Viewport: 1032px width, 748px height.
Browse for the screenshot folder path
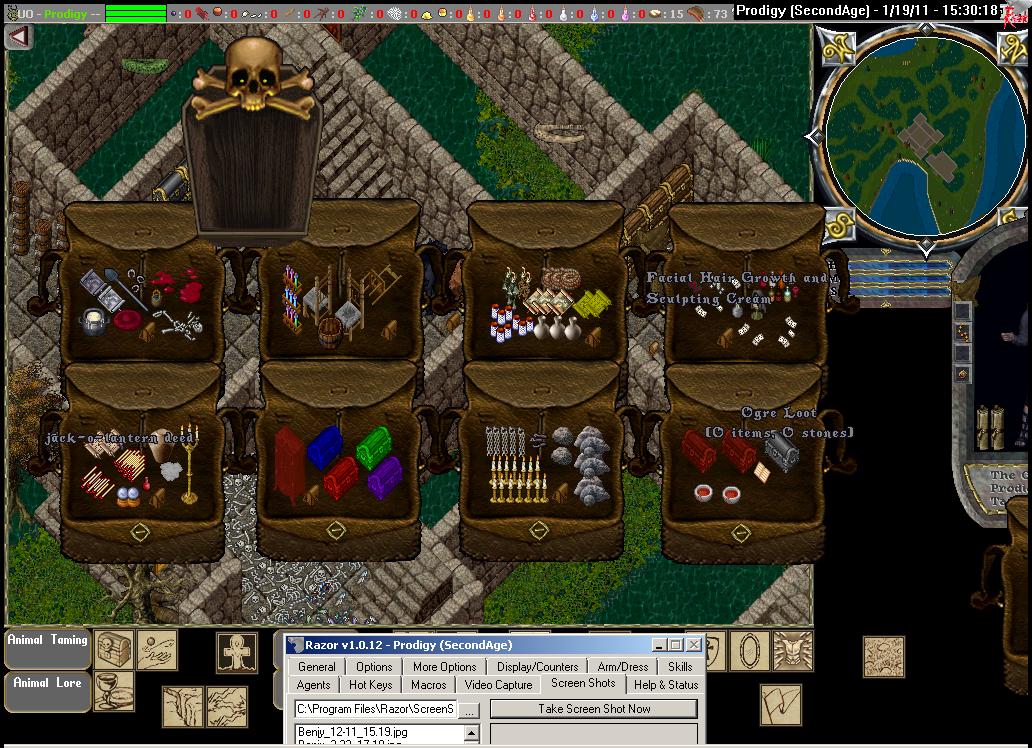pos(470,709)
